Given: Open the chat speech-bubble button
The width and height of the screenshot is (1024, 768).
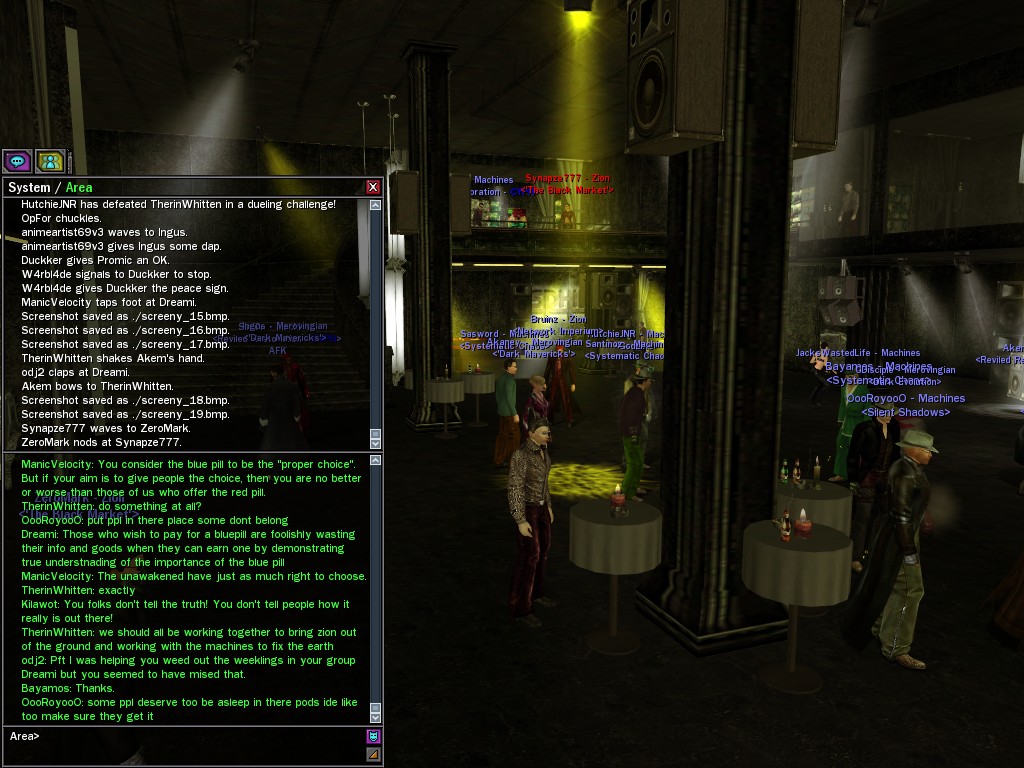Looking at the screenshot, I should point(17,160).
